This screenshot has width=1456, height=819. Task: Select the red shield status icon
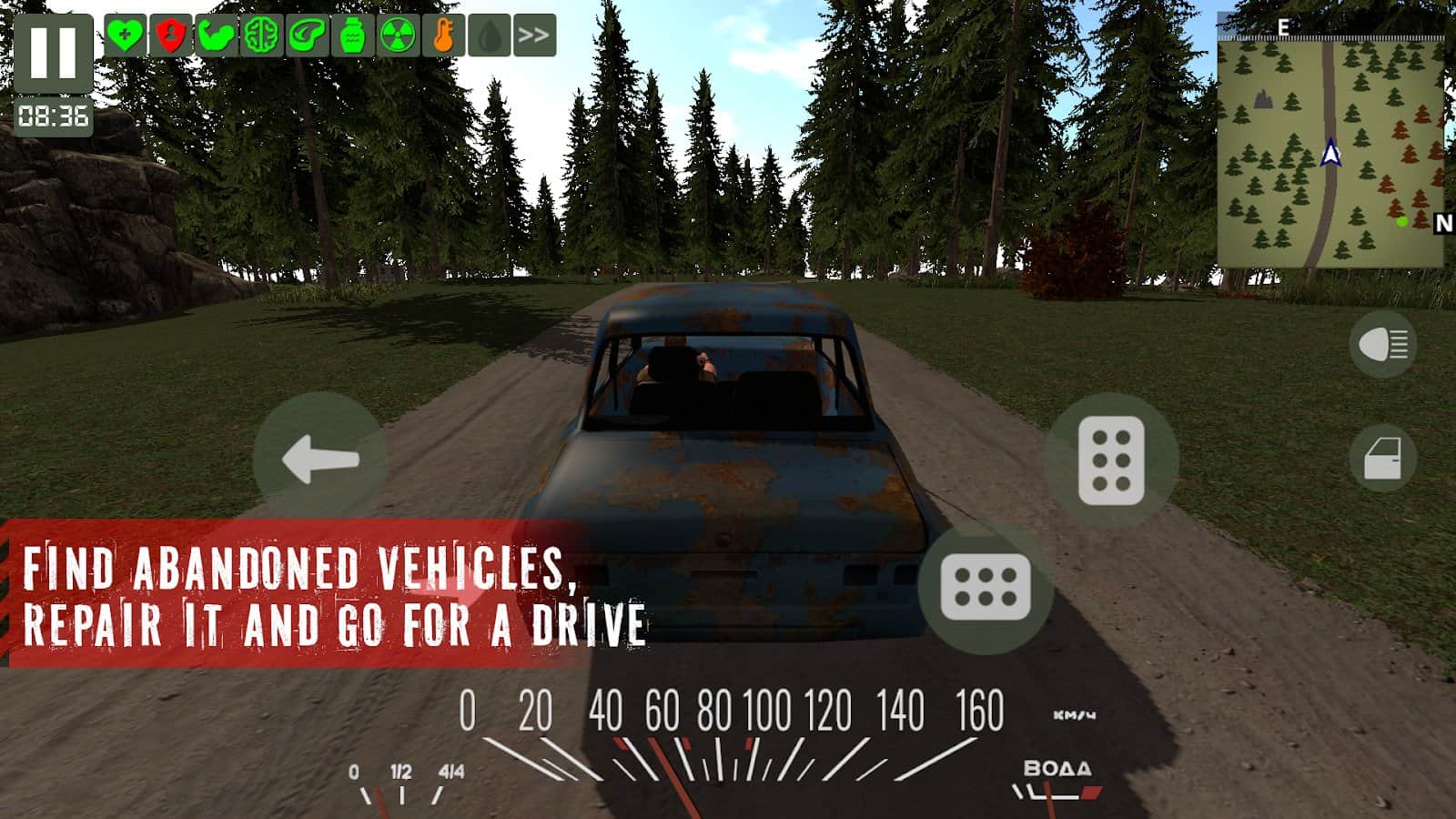tap(170, 35)
